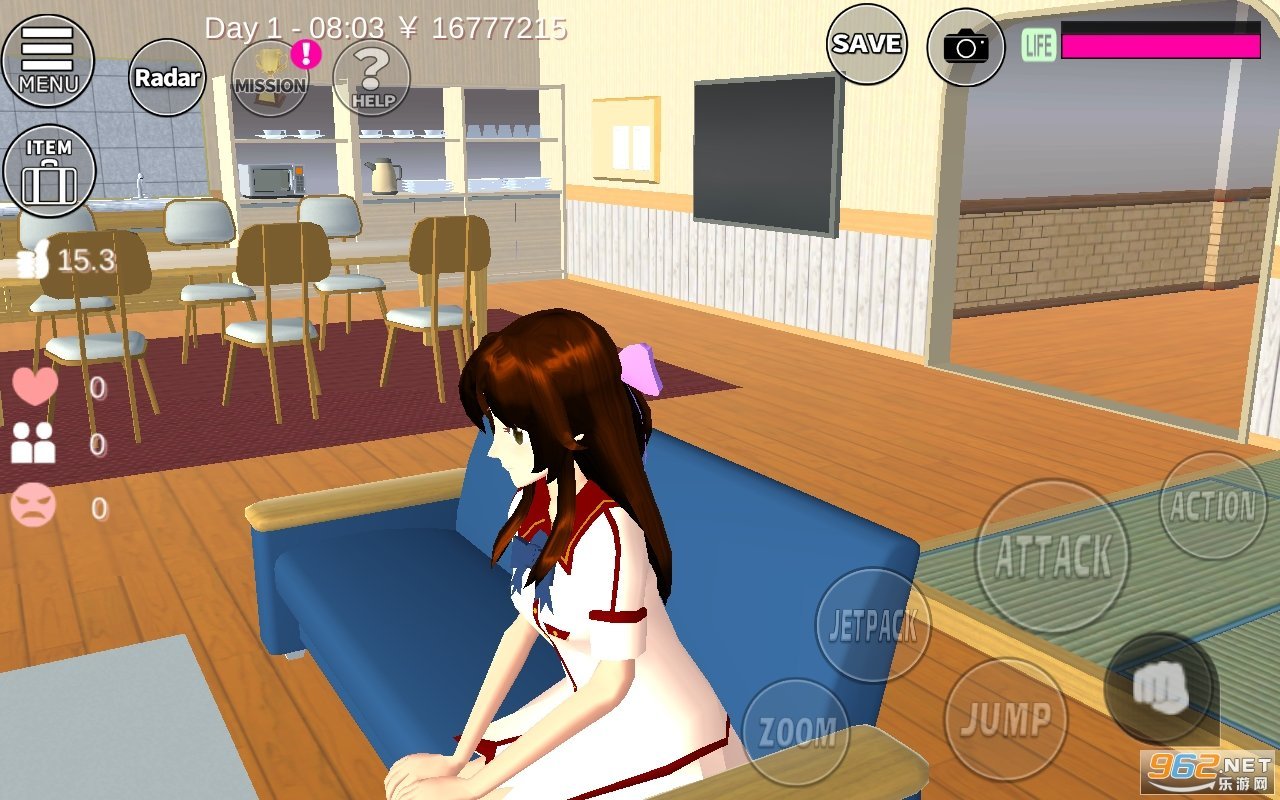Tap the ATTACK button
The image size is (1280, 800).
(1052, 556)
